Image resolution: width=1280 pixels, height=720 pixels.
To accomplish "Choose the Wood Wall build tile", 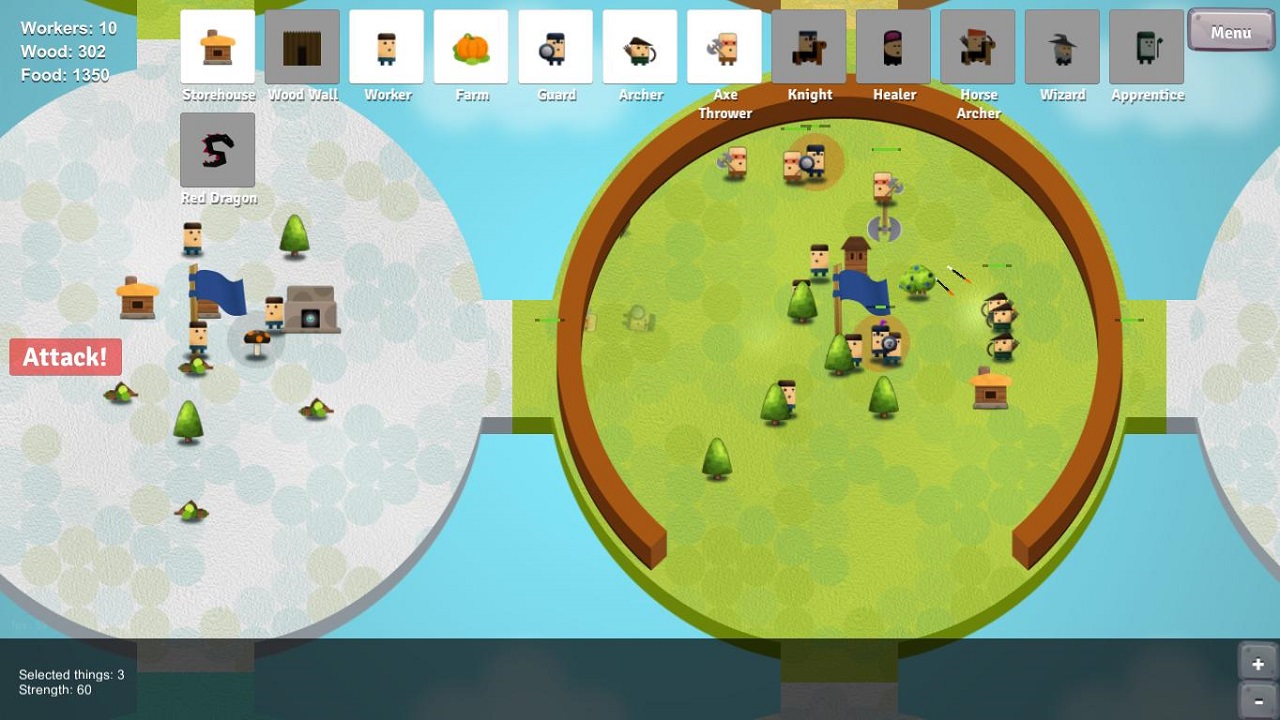I will click(x=302, y=47).
